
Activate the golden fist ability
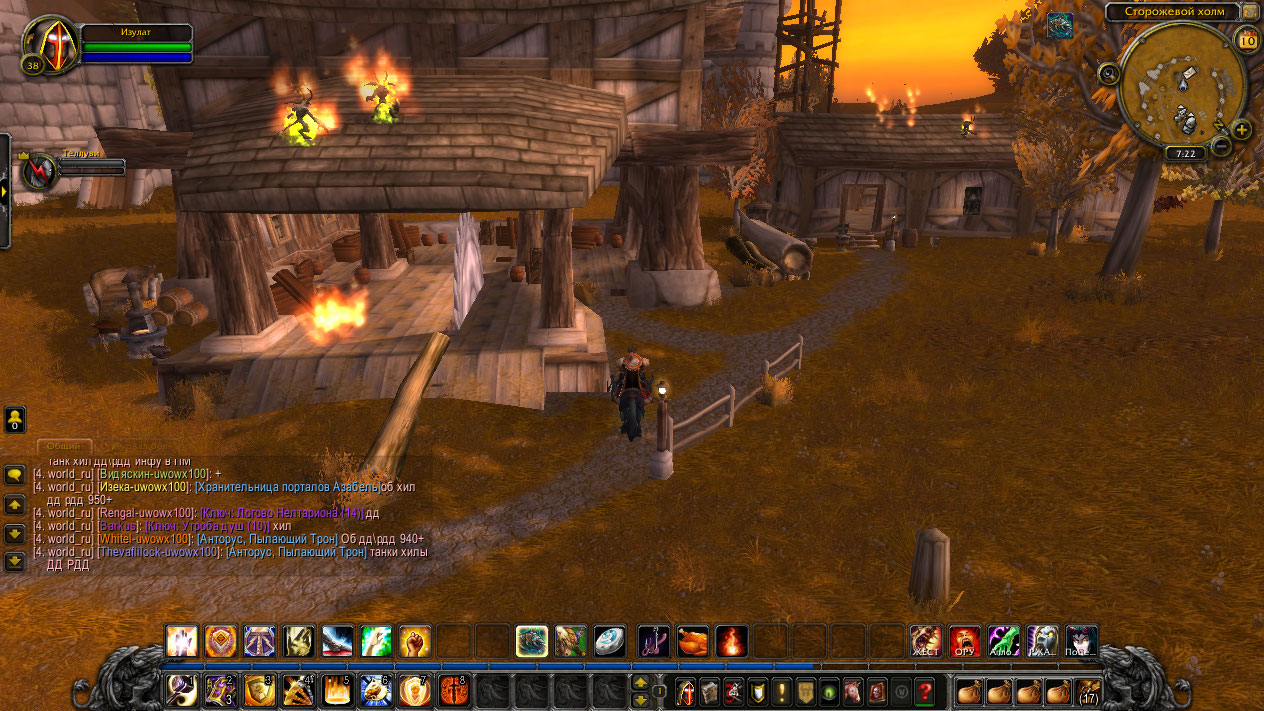click(x=415, y=641)
